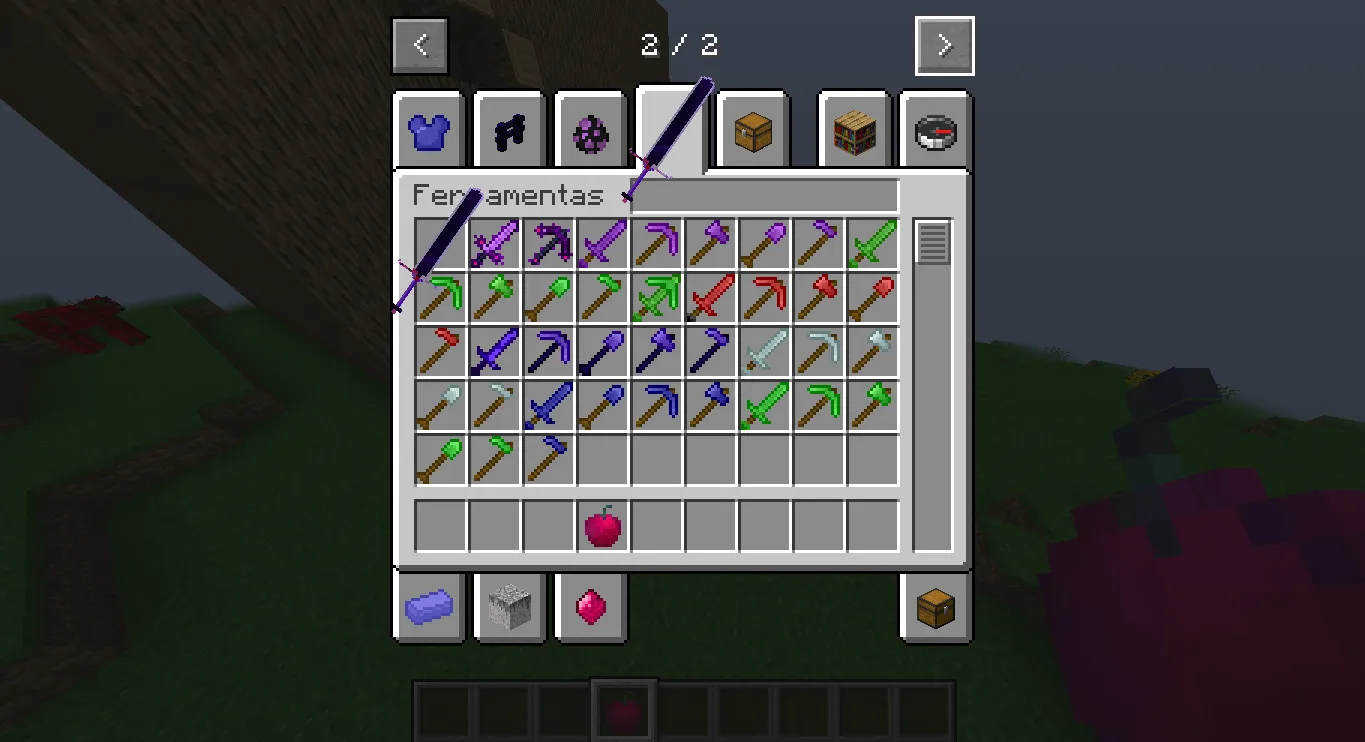
Task: Select the blue ingot tab at bottom left
Action: pyautogui.click(x=428, y=607)
